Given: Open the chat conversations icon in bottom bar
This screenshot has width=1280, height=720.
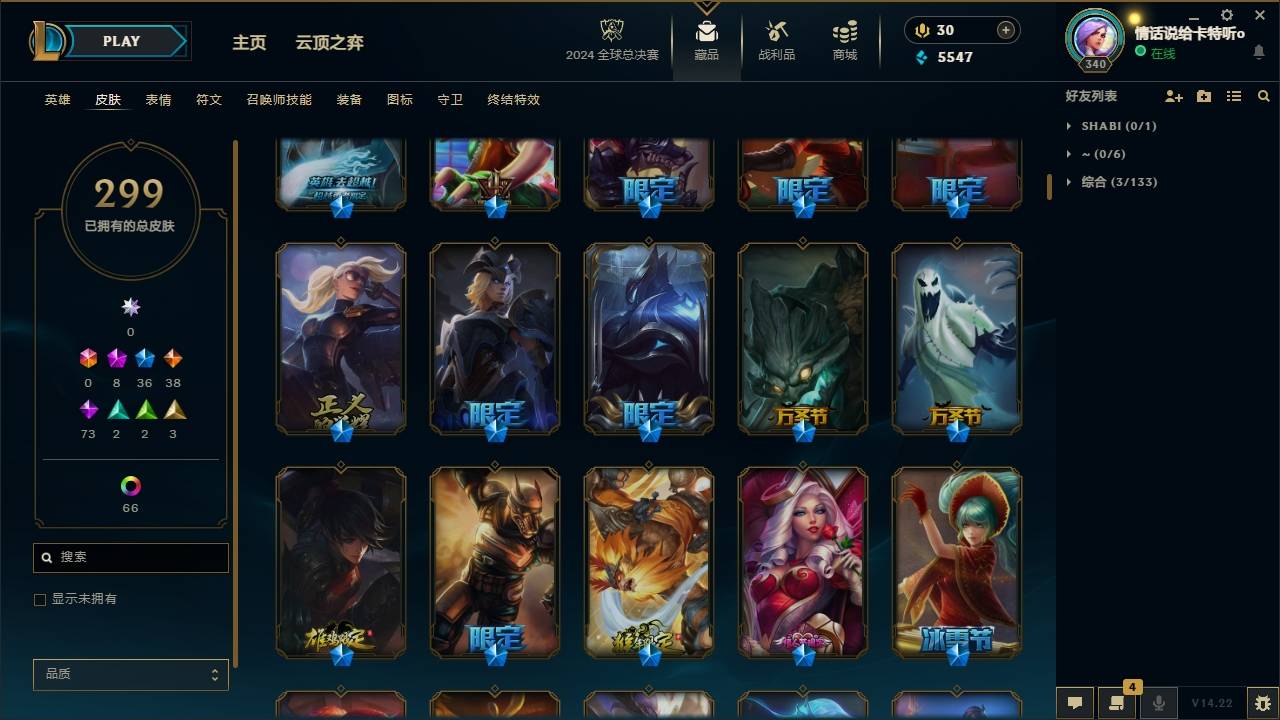Looking at the screenshot, I should pyautogui.click(x=1073, y=703).
